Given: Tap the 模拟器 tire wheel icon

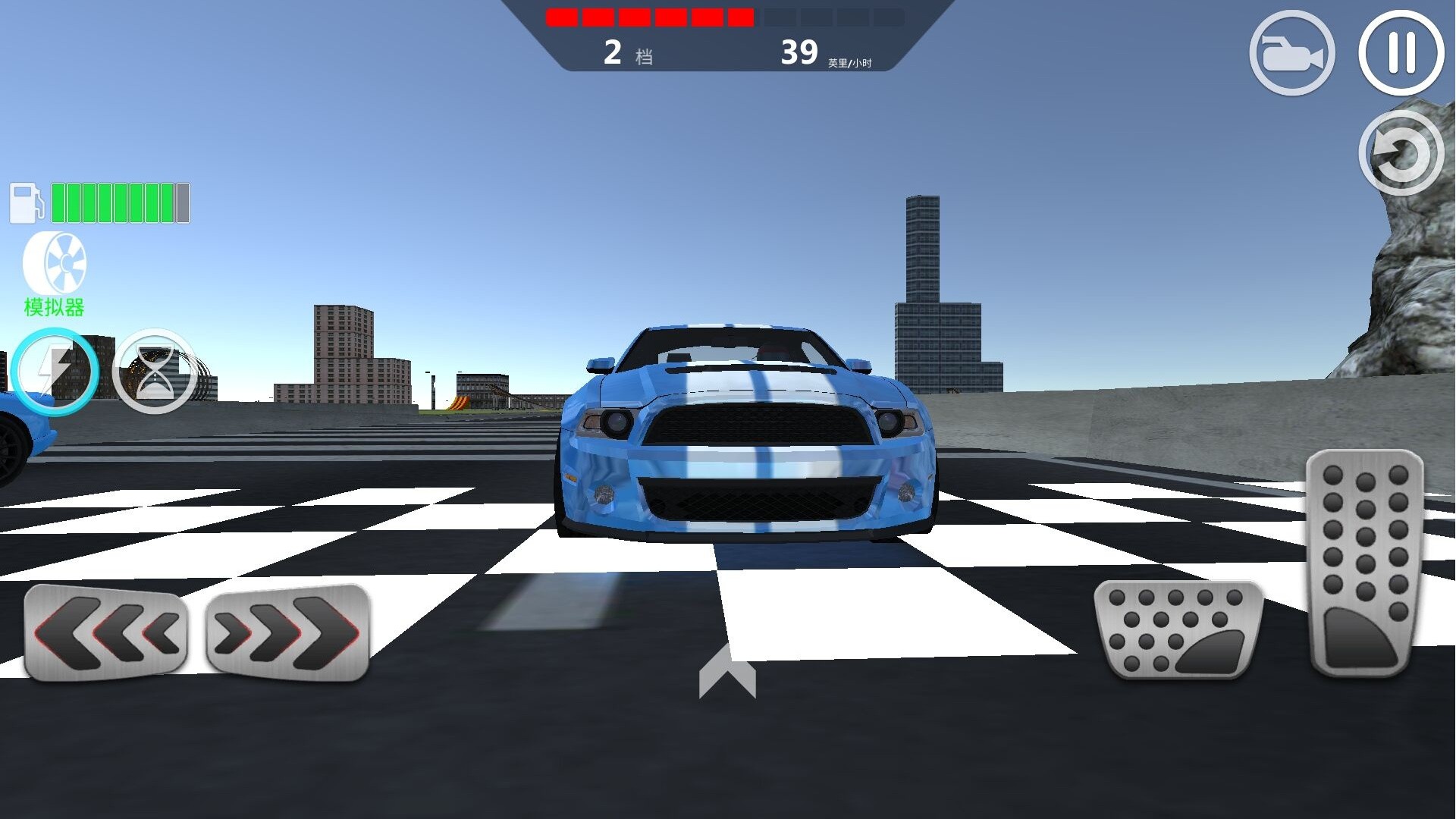Looking at the screenshot, I should [x=55, y=263].
